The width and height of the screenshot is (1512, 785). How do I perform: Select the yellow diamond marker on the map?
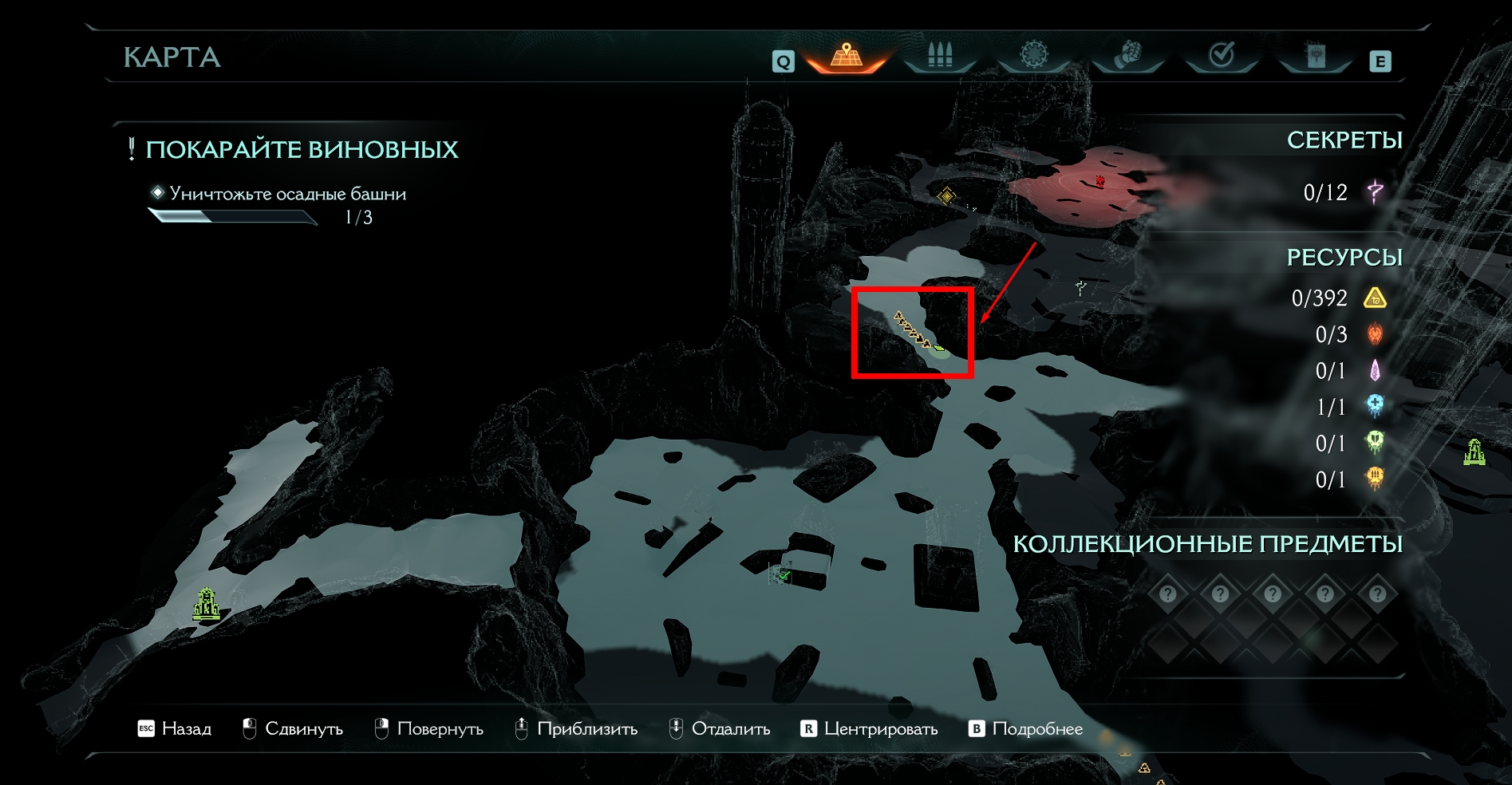(946, 195)
